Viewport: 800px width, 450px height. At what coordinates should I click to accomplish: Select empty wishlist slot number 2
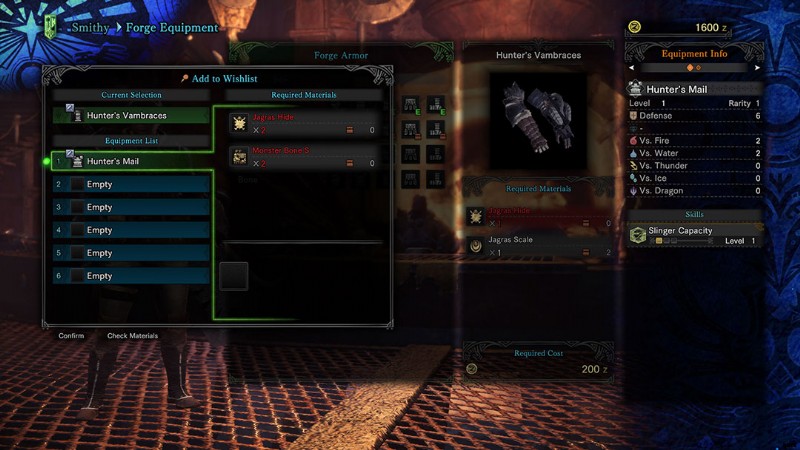pyautogui.click(x=131, y=184)
